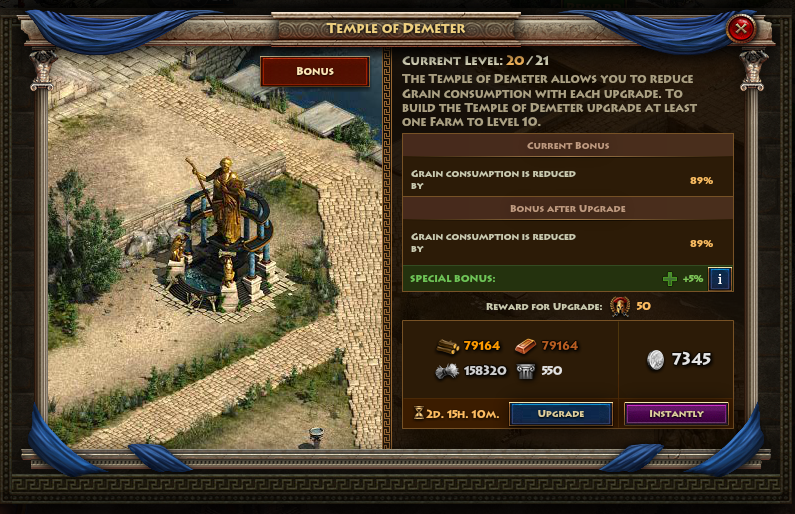Complete the upgrade Instantly

(676, 413)
